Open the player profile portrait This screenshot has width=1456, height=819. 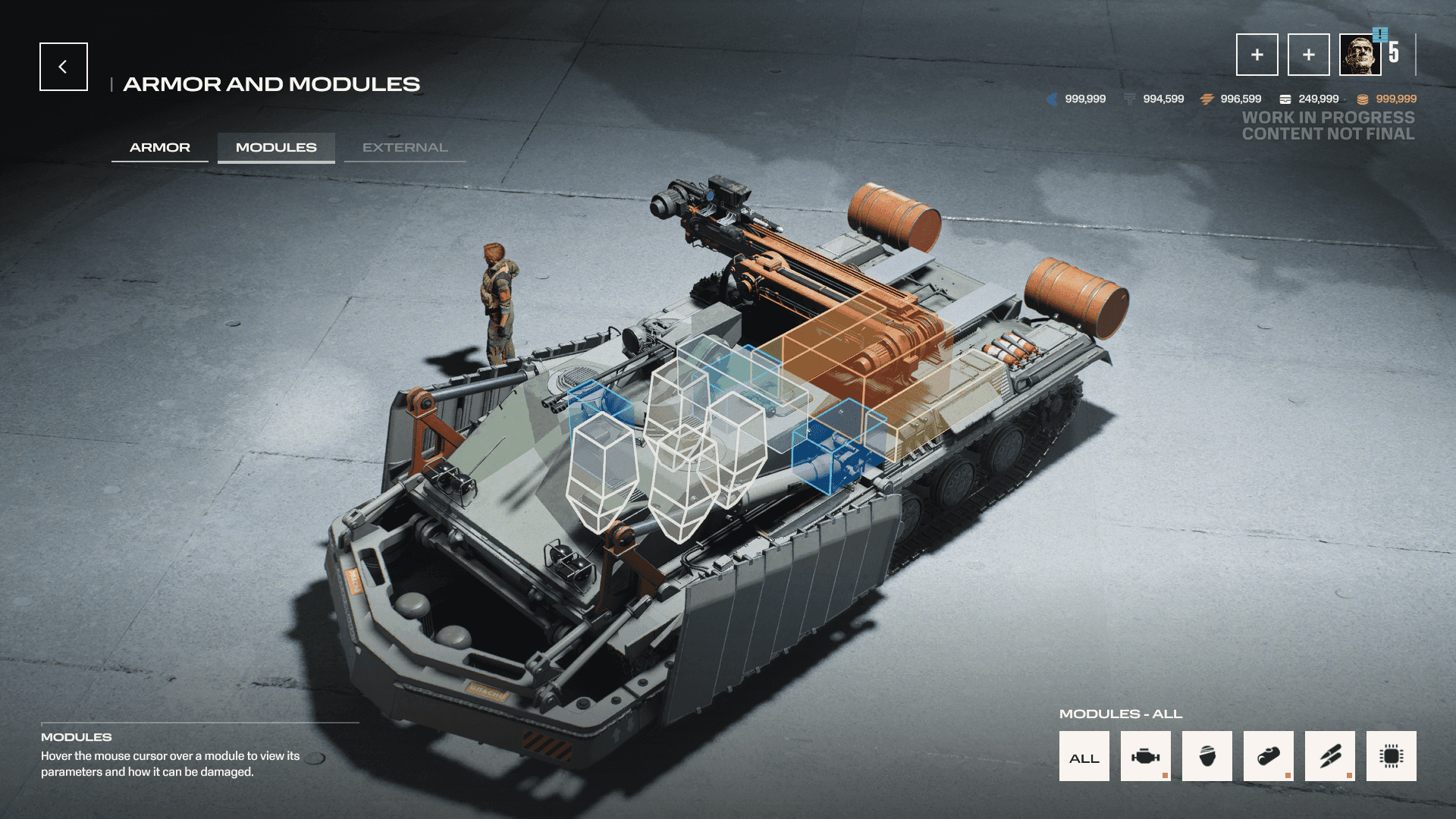point(1360,55)
